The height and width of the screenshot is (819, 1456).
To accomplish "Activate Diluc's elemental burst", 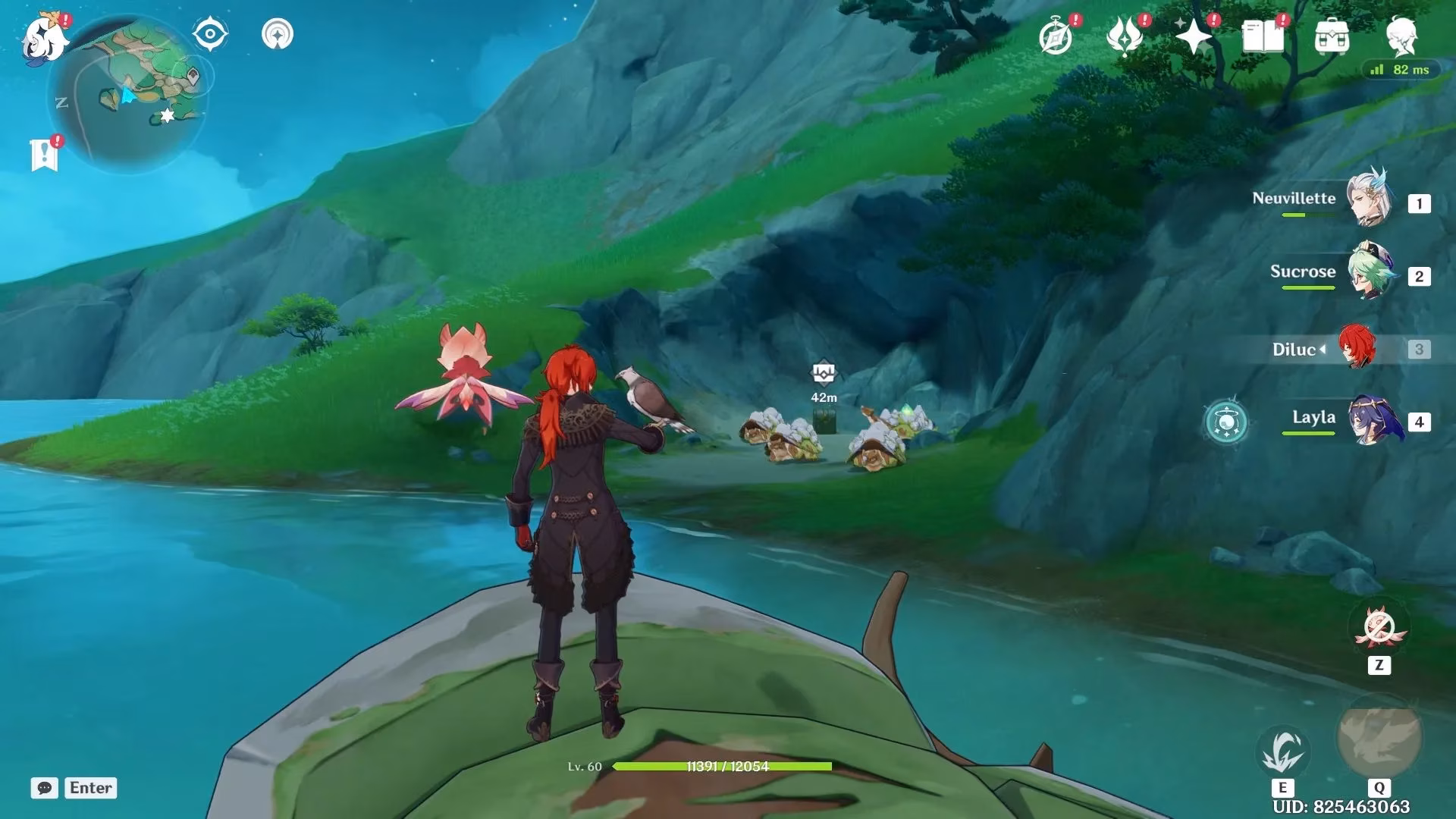I will 1379,737.
